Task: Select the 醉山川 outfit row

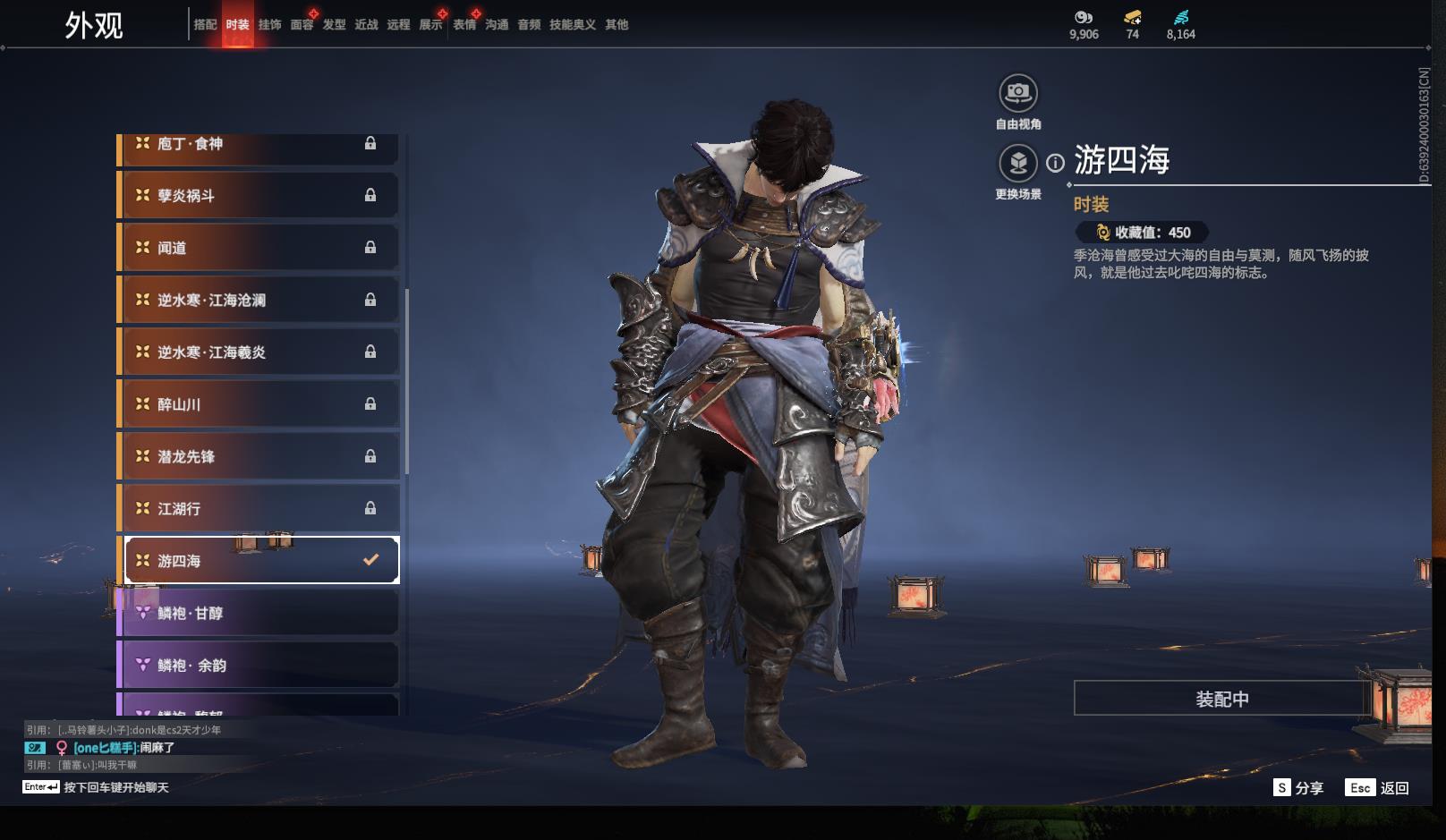Action: (259, 404)
